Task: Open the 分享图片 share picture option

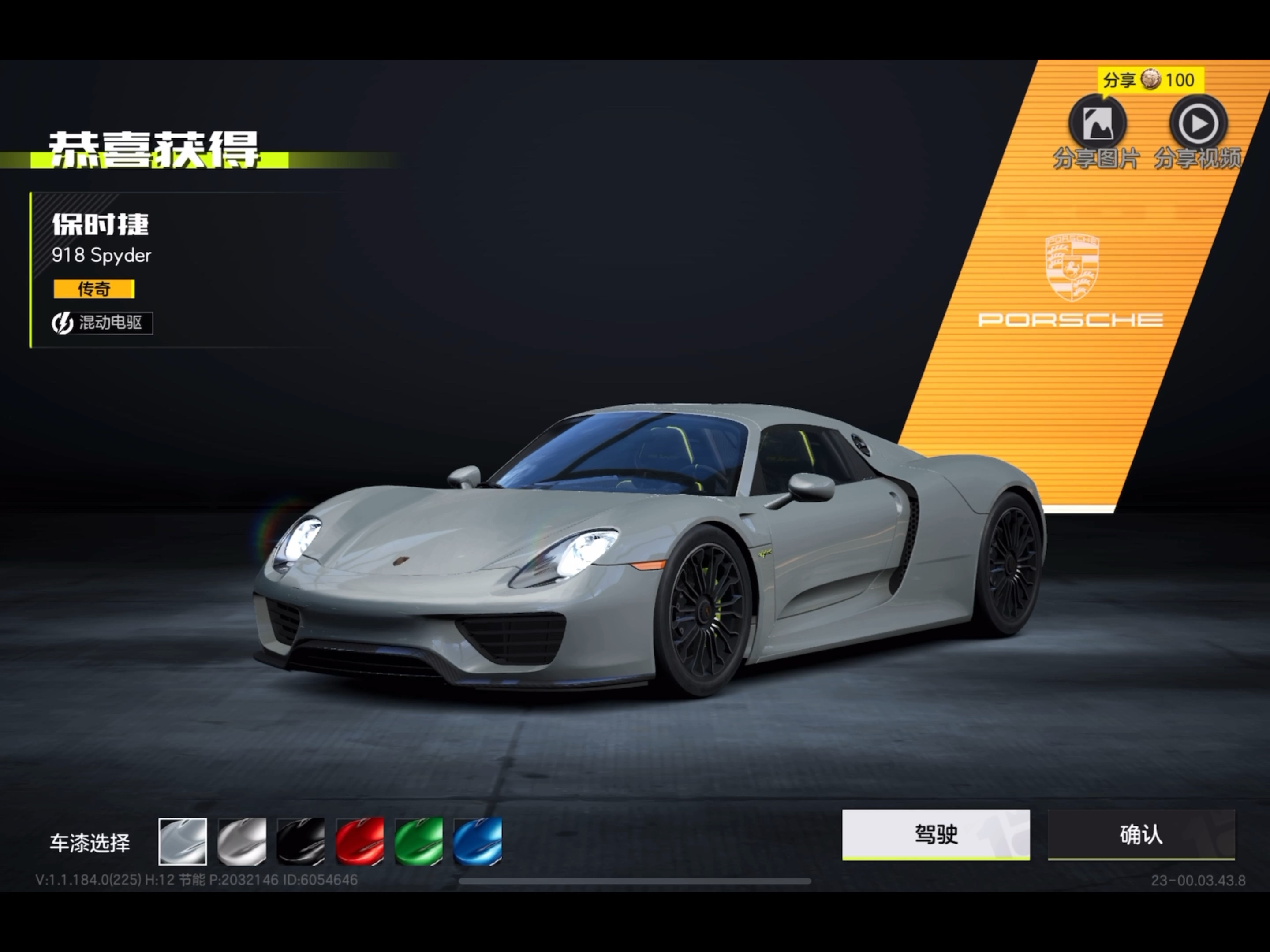Action: point(1097,124)
